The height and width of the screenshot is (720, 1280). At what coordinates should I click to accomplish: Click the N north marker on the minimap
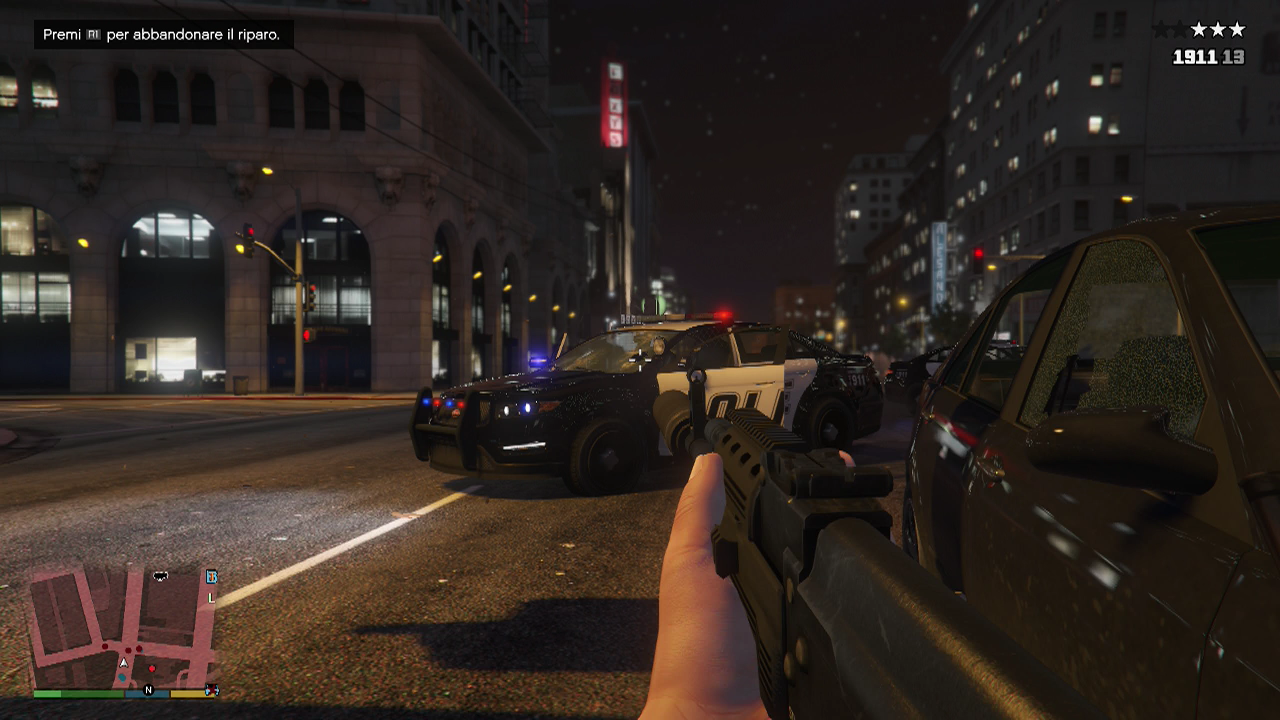click(x=148, y=690)
